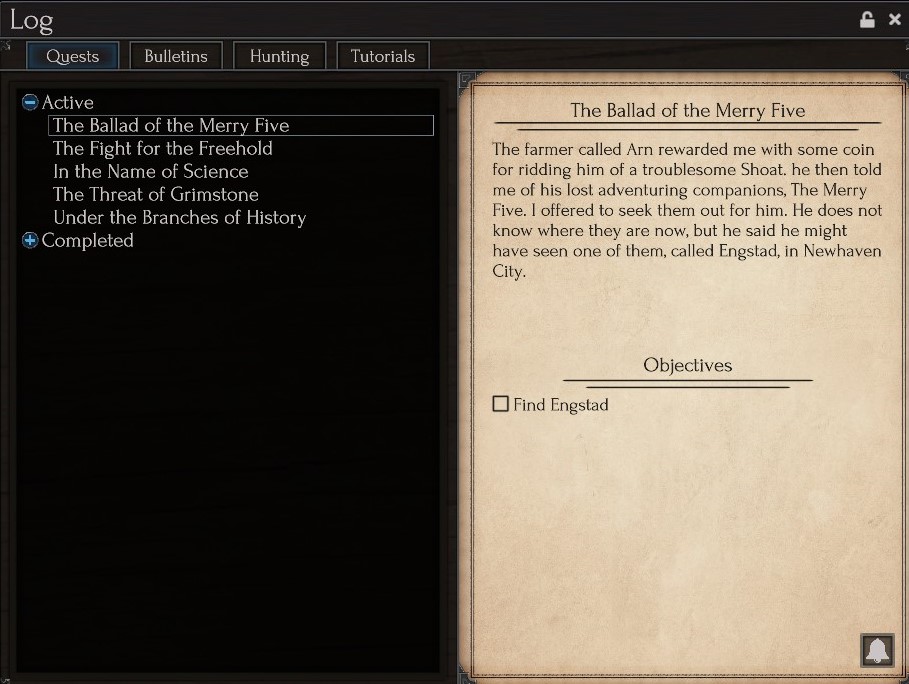909x684 pixels.
Task: View Under the Branches of History quest
Action: tap(179, 217)
